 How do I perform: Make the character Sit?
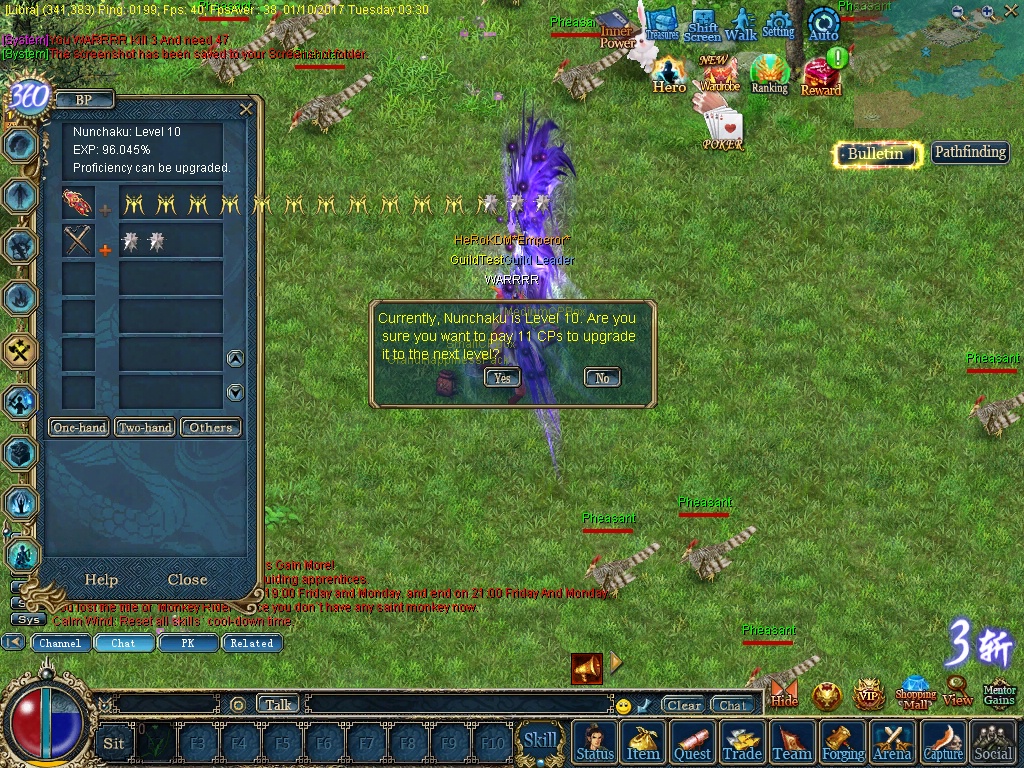[x=114, y=742]
